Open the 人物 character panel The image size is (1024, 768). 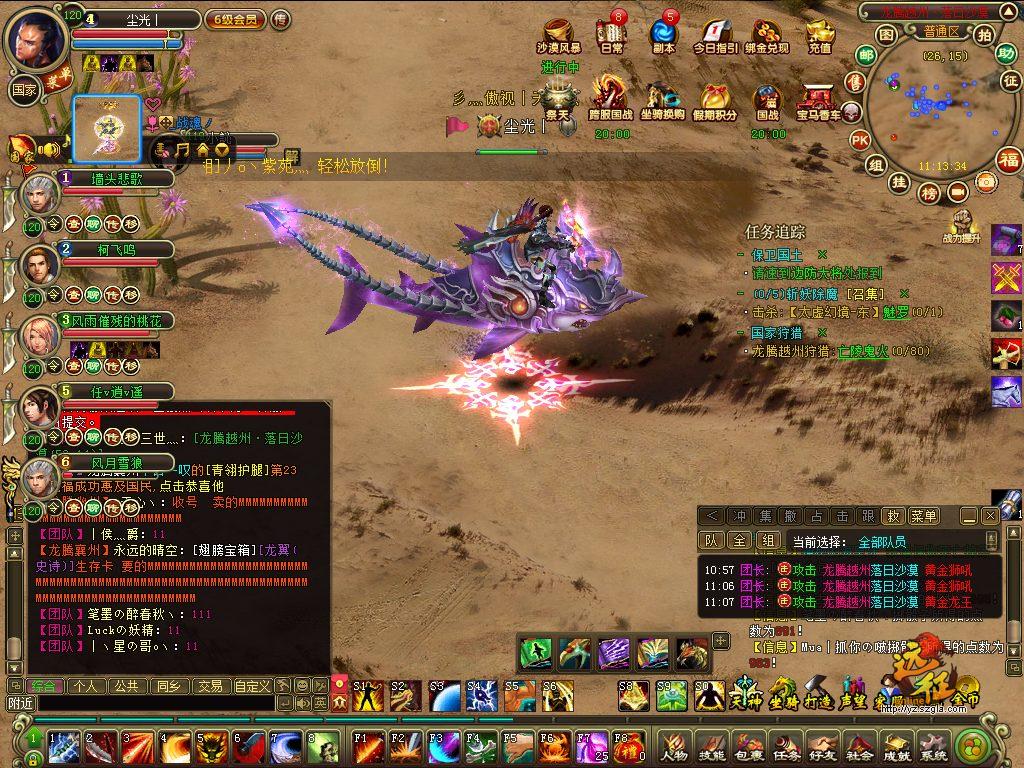[x=673, y=746]
